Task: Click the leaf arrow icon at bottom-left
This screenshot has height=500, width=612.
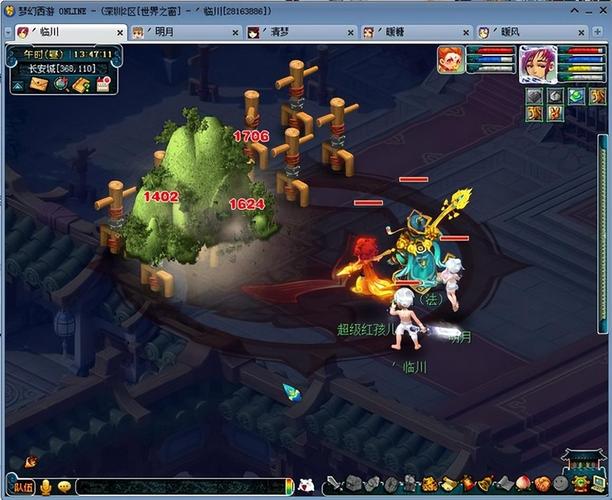Action: click(30, 462)
